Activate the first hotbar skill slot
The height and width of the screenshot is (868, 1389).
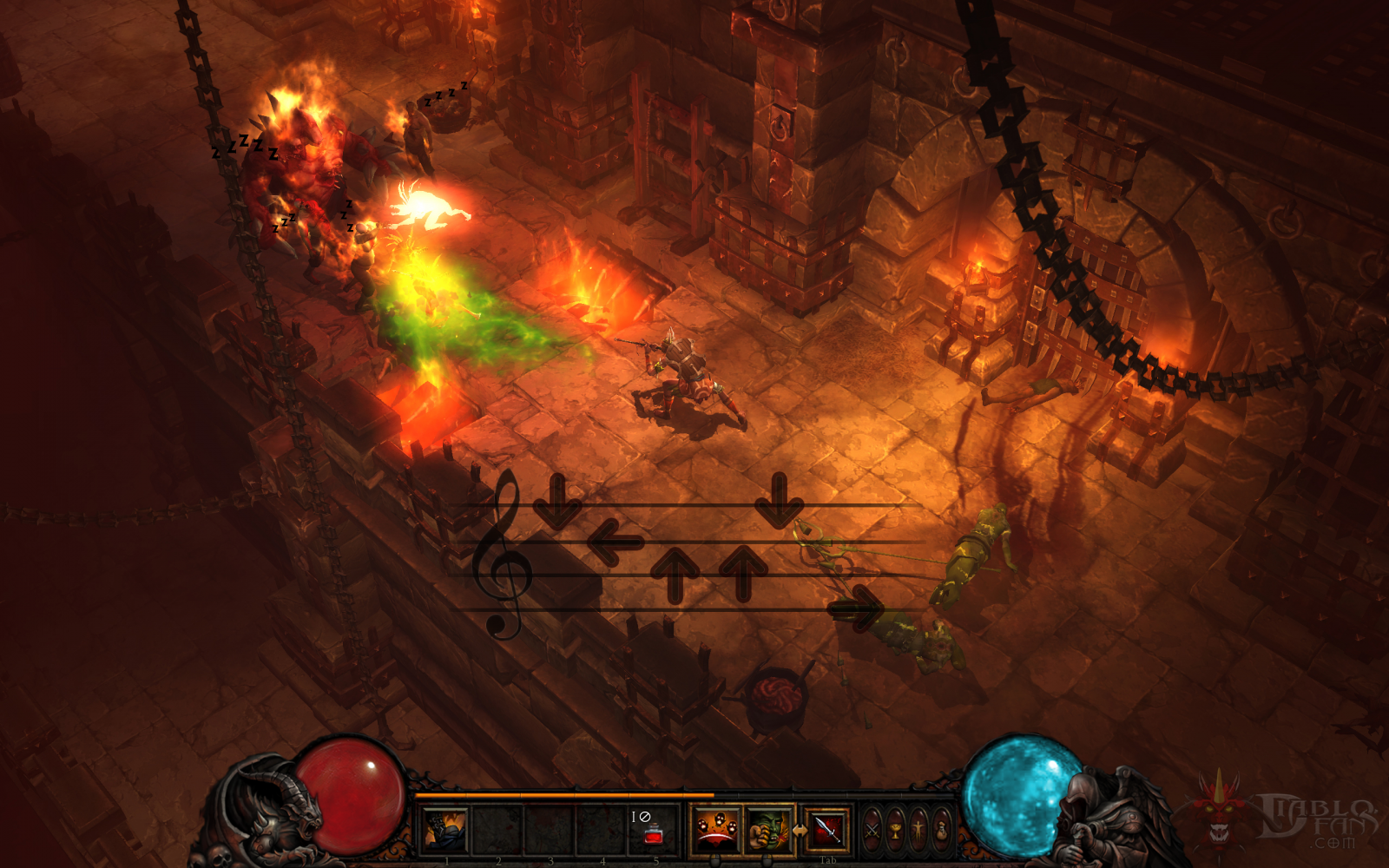click(444, 829)
